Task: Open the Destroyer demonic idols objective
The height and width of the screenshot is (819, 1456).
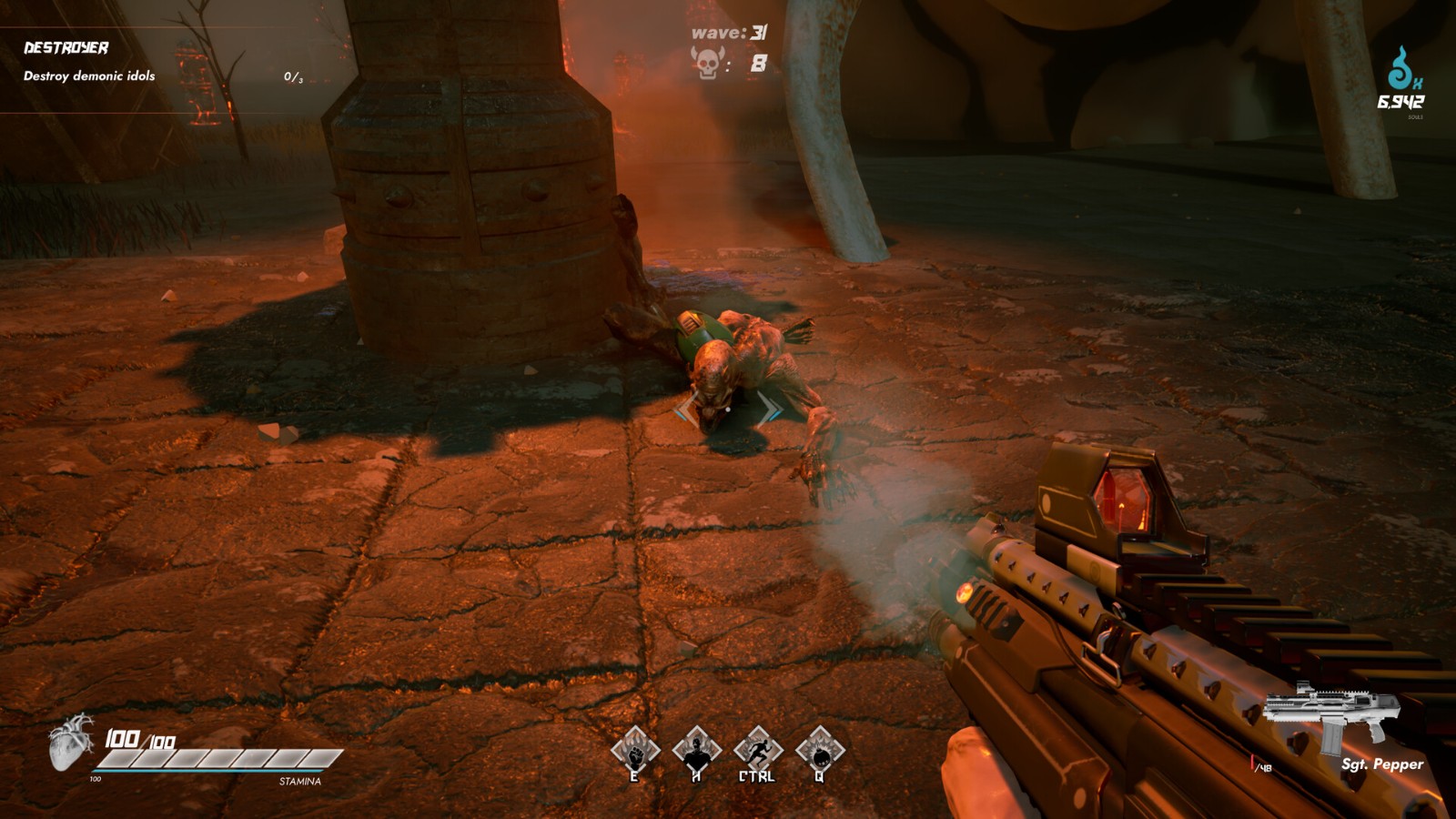Action: click(89, 61)
